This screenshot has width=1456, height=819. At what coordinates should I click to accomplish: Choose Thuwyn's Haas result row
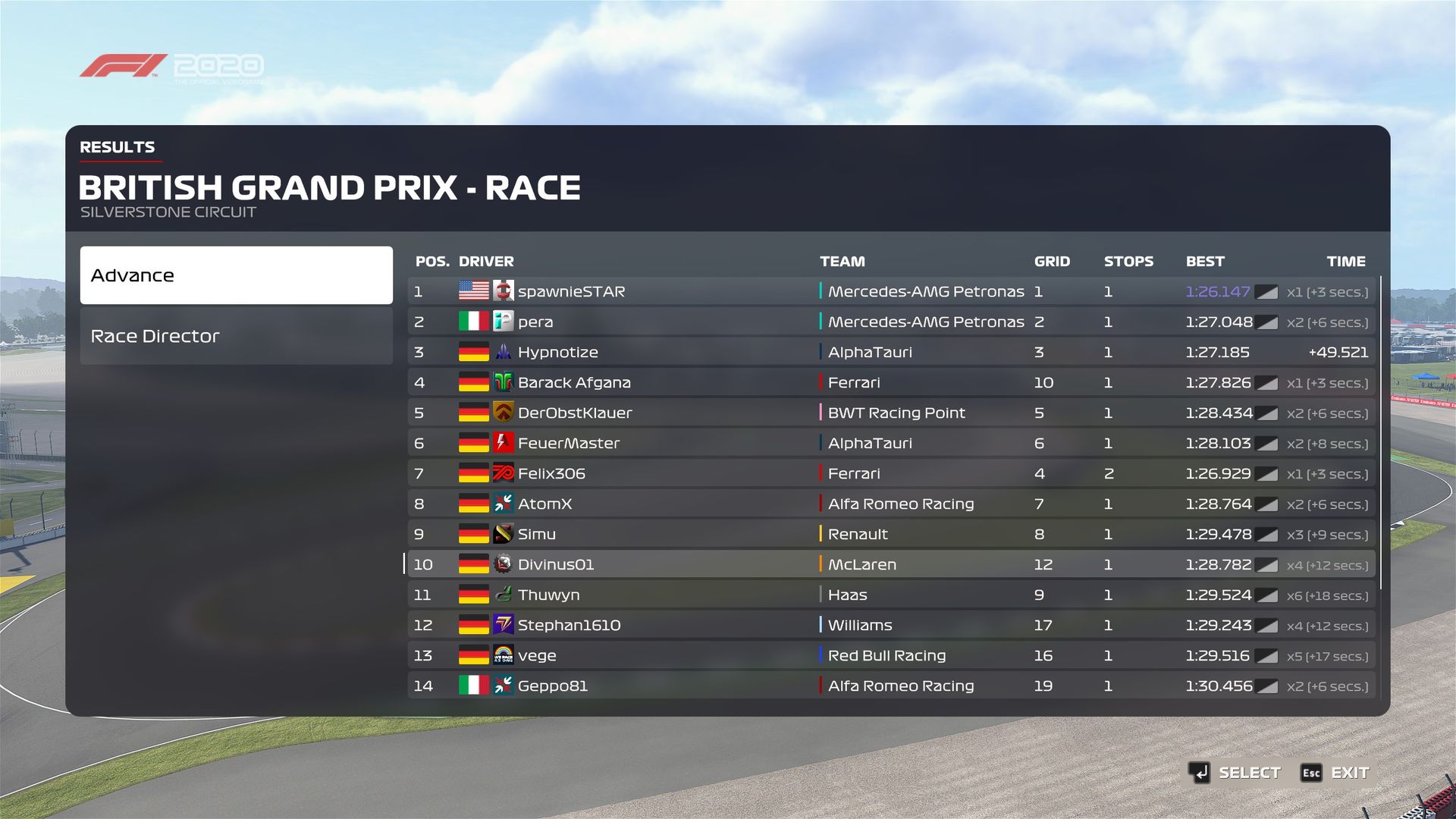coord(891,595)
